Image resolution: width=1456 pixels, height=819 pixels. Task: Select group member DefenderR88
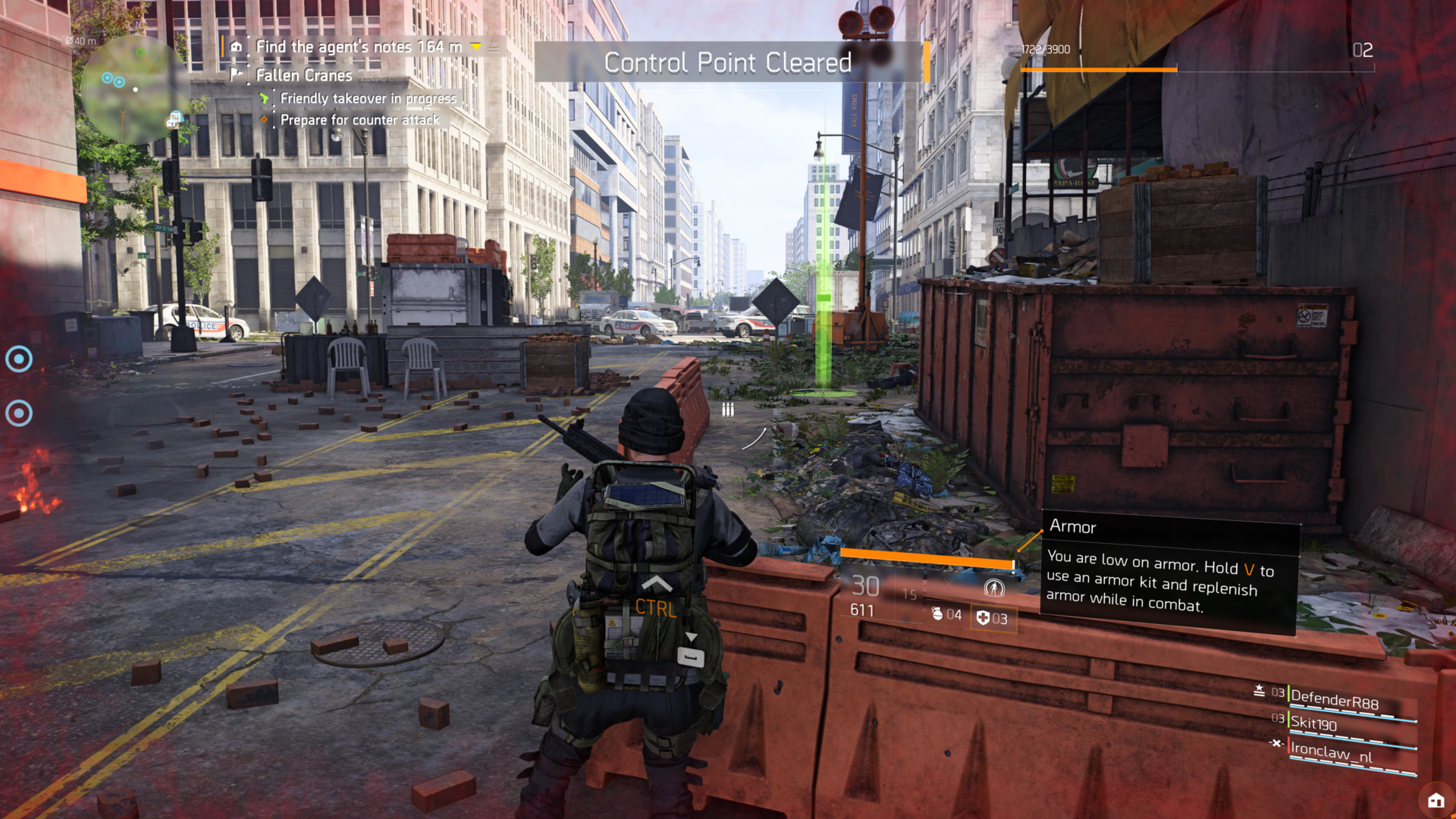click(x=1335, y=699)
